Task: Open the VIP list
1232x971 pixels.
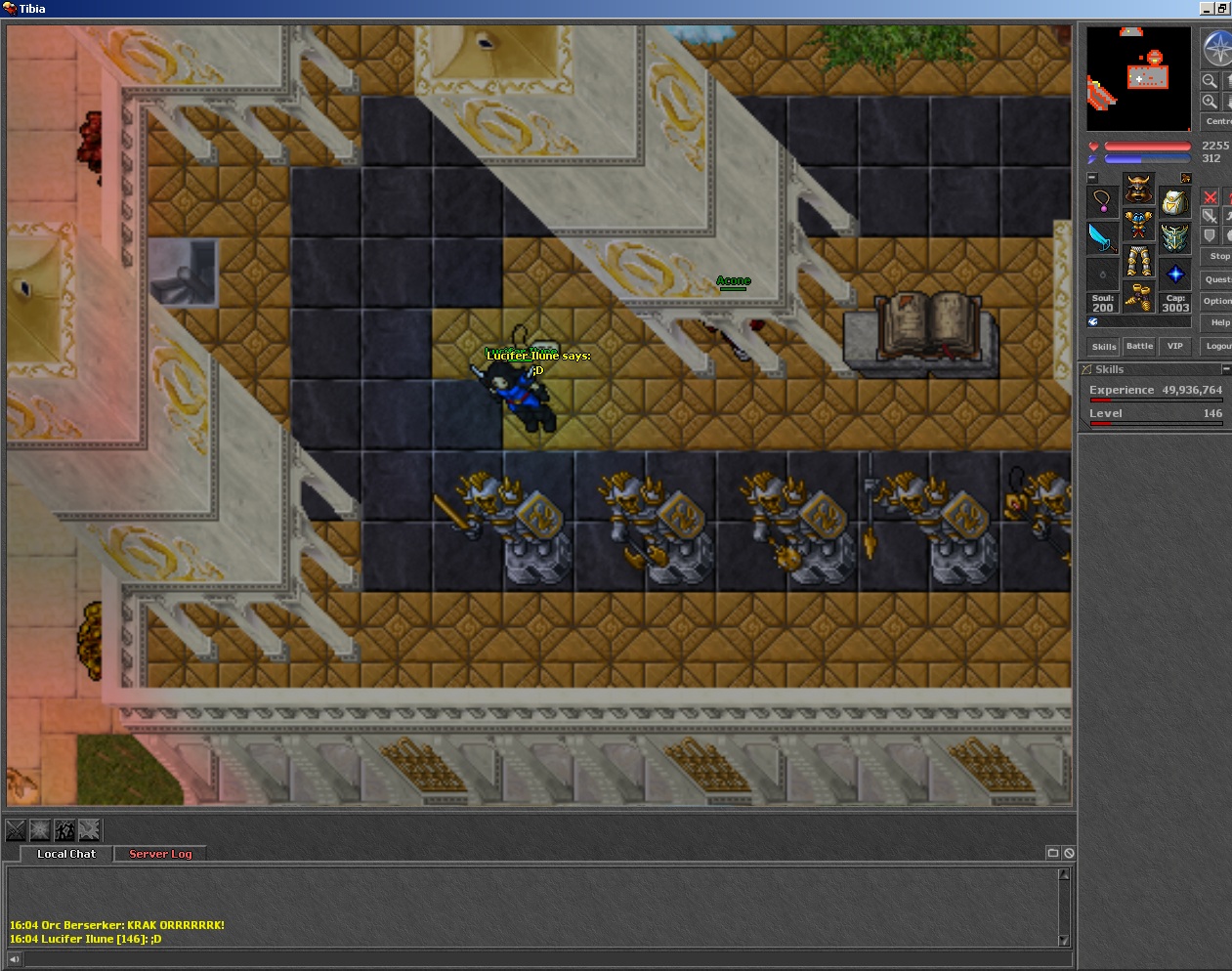Action: point(1174,347)
